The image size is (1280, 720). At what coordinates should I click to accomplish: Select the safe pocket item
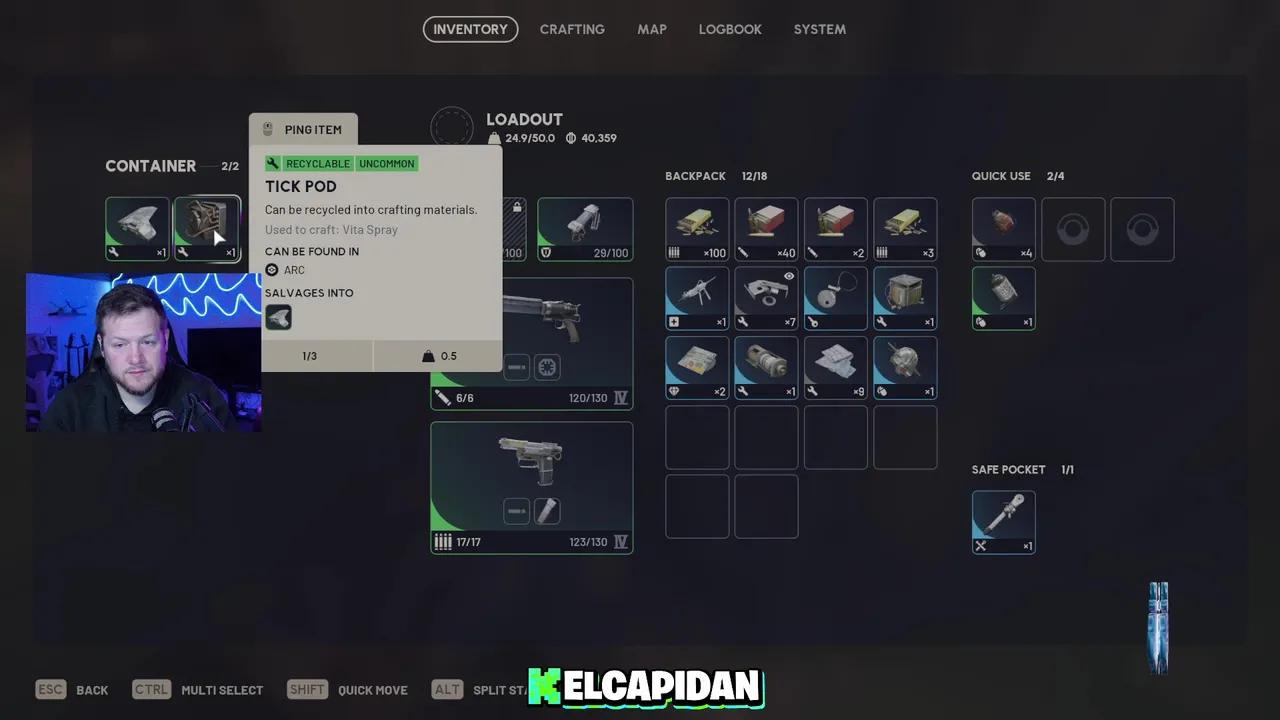1003,521
